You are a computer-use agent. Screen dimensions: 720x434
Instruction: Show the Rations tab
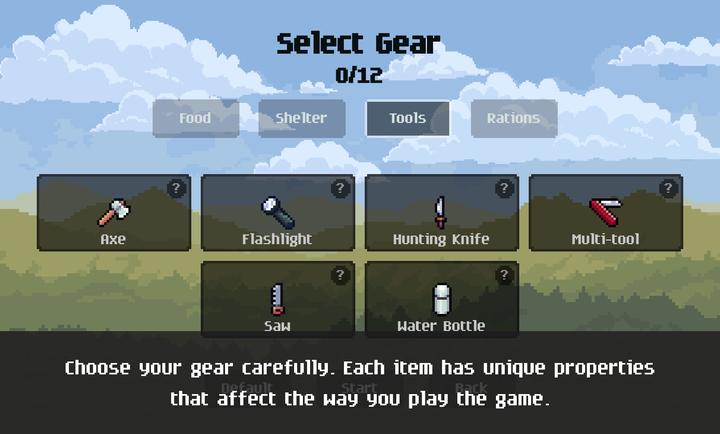[x=513, y=118]
